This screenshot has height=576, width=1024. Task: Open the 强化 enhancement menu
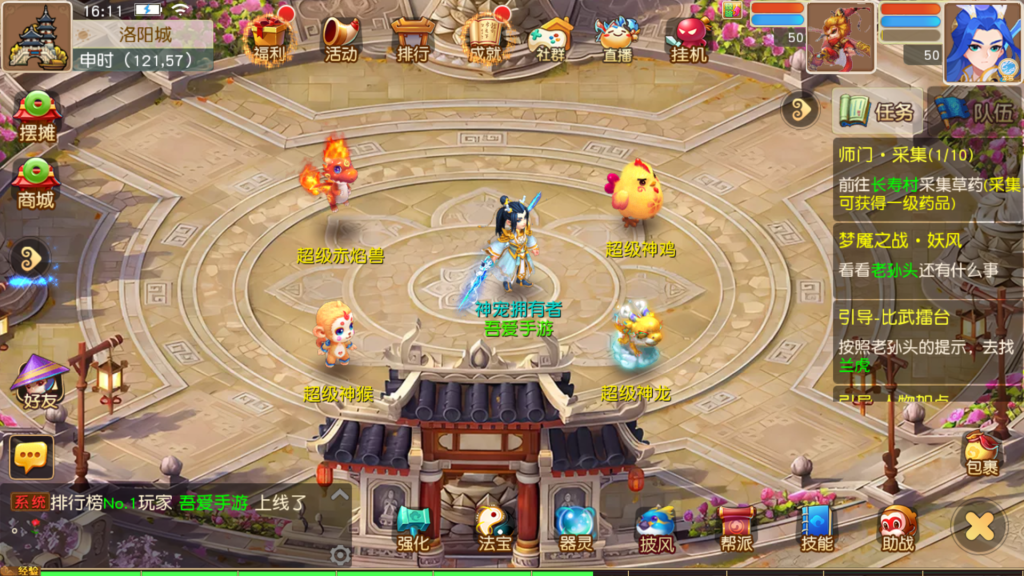pyautogui.click(x=413, y=528)
